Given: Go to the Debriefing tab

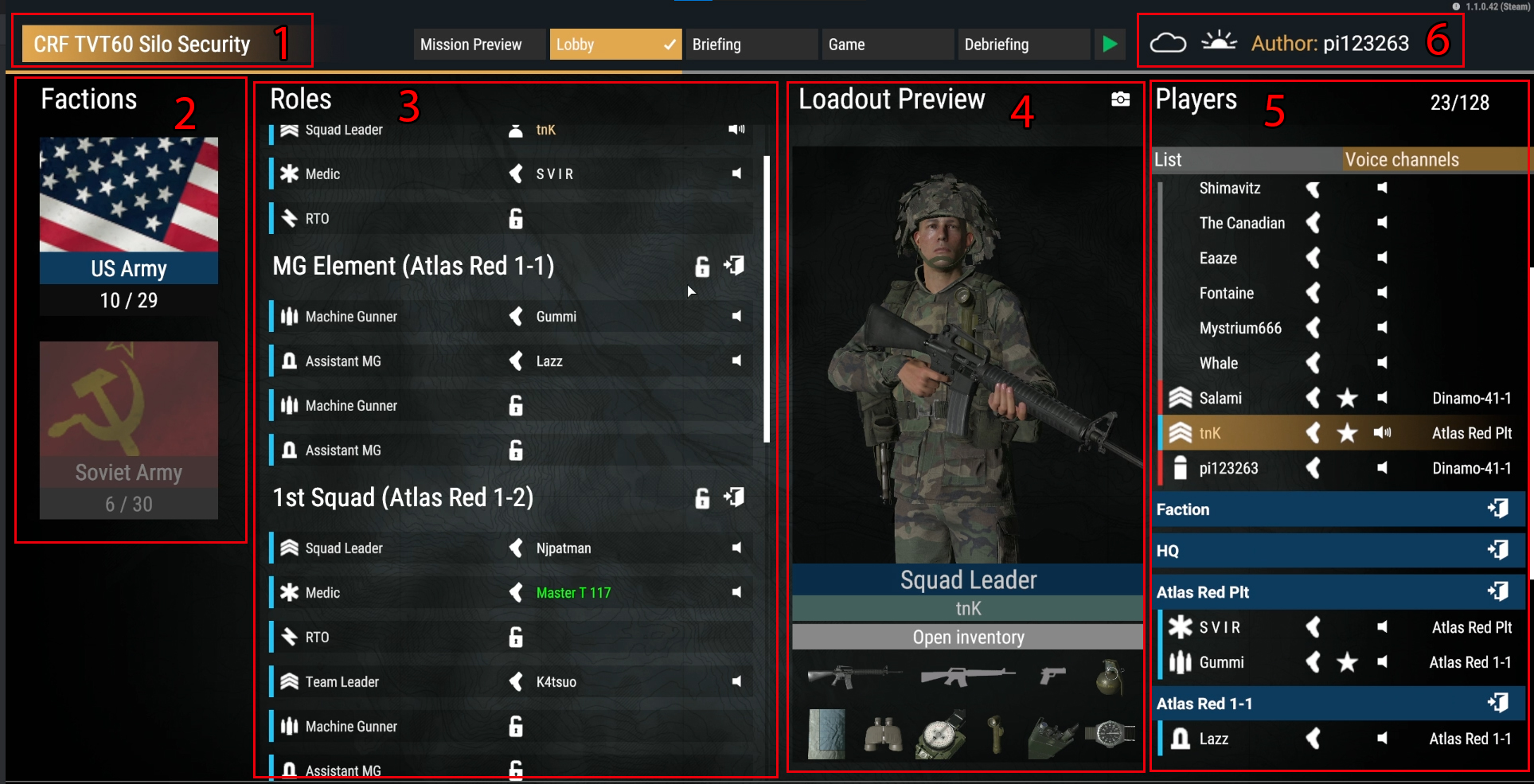Looking at the screenshot, I should [x=1023, y=45].
